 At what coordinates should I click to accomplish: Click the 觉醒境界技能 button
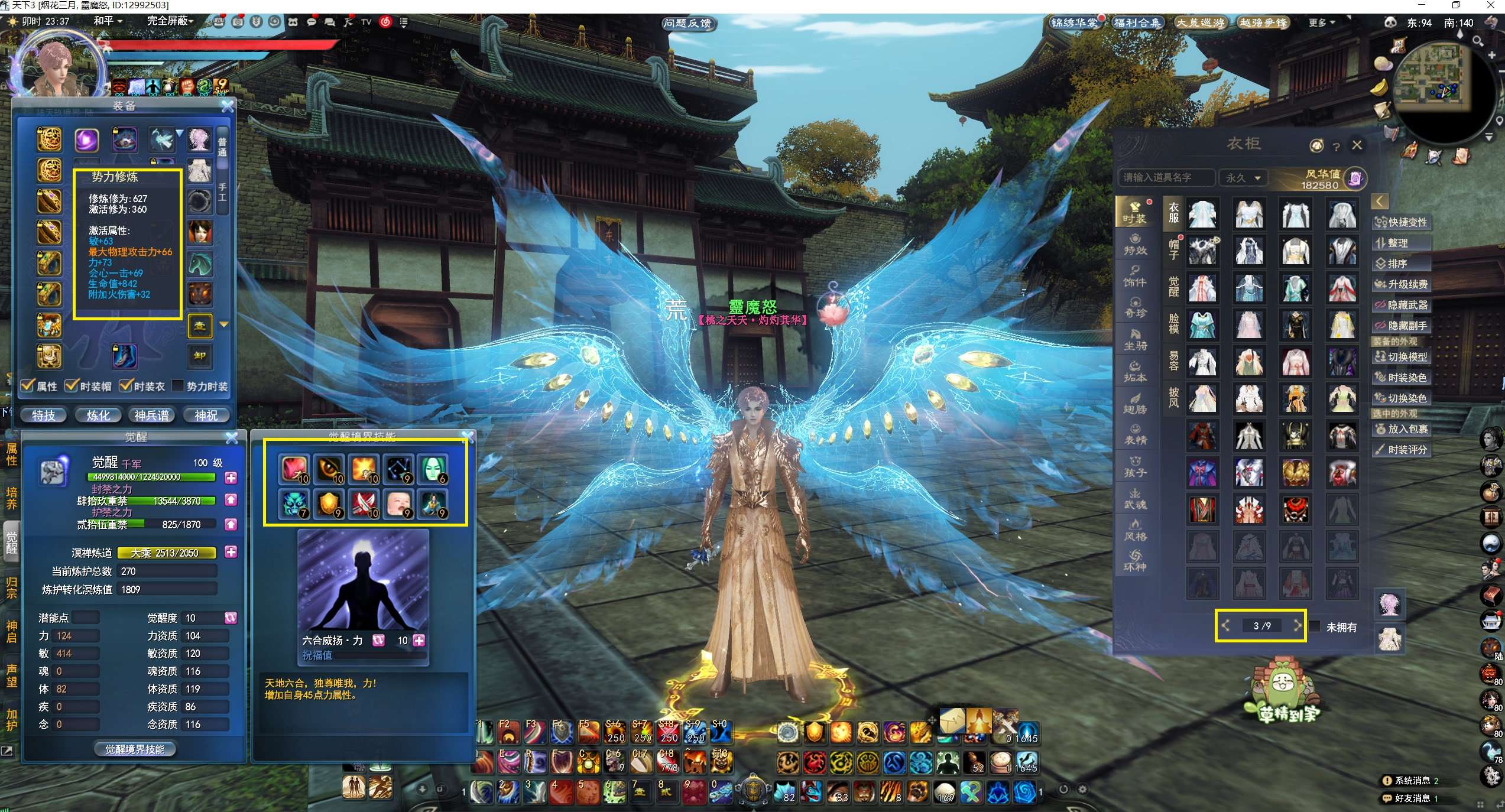click(x=135, y=749)
